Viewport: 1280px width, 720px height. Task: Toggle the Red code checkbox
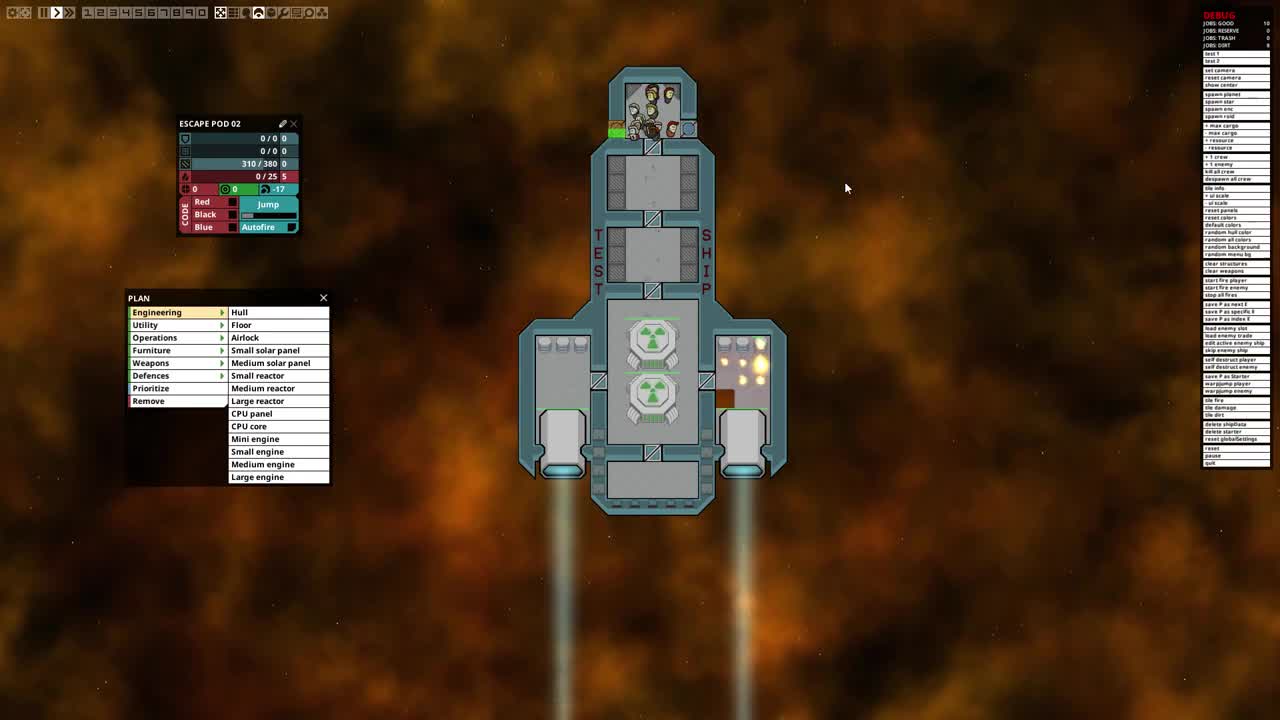point(233,201)
